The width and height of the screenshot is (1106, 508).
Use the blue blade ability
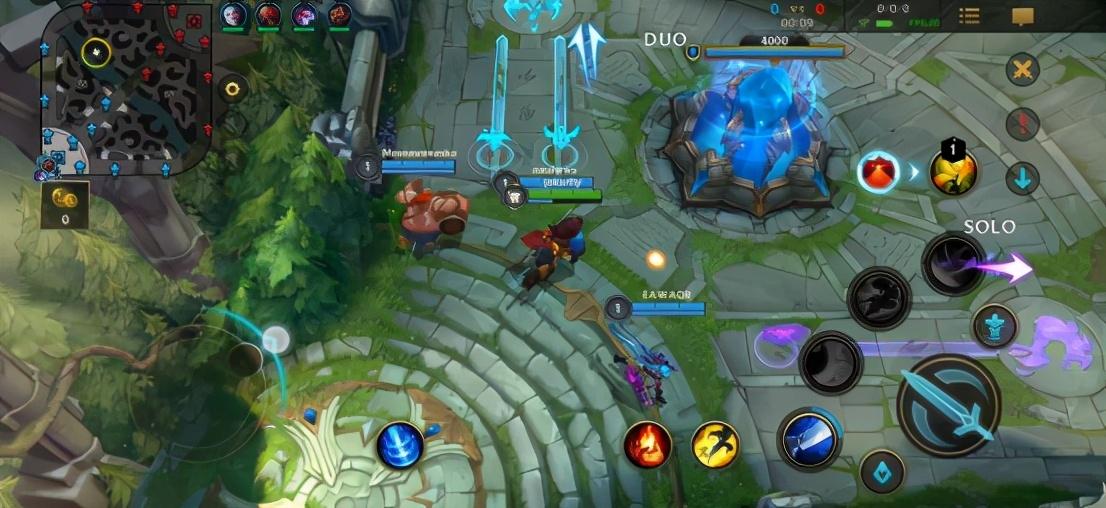coord(809,439)
